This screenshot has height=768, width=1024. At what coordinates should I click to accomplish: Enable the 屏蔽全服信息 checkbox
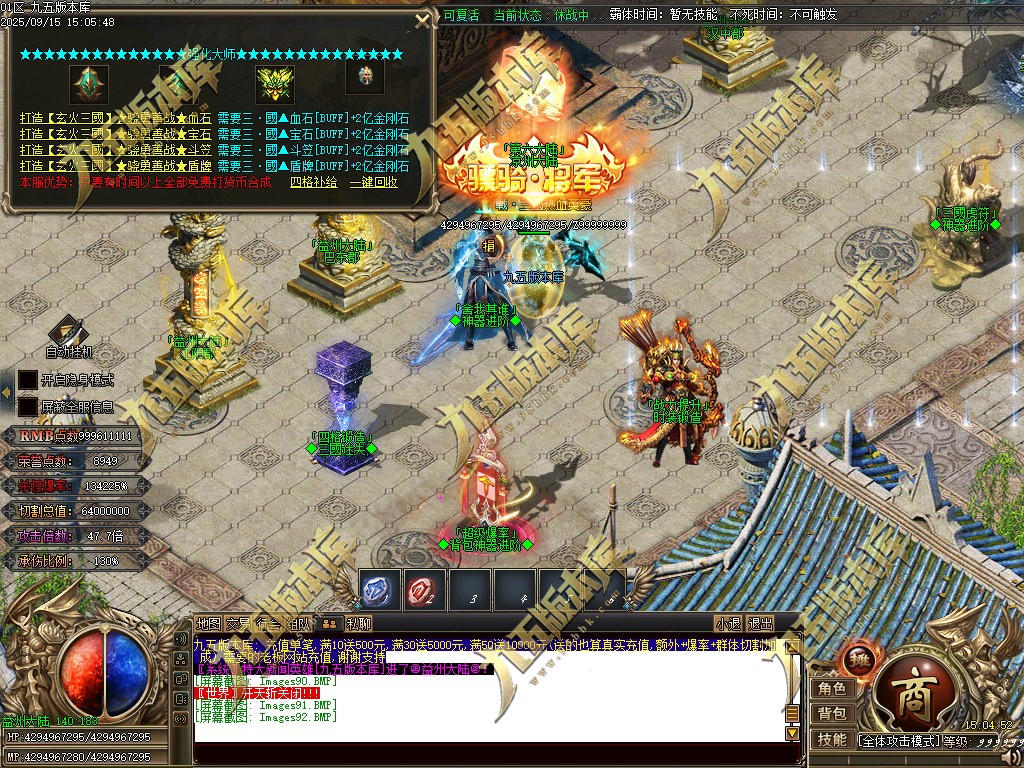[28, 407]
